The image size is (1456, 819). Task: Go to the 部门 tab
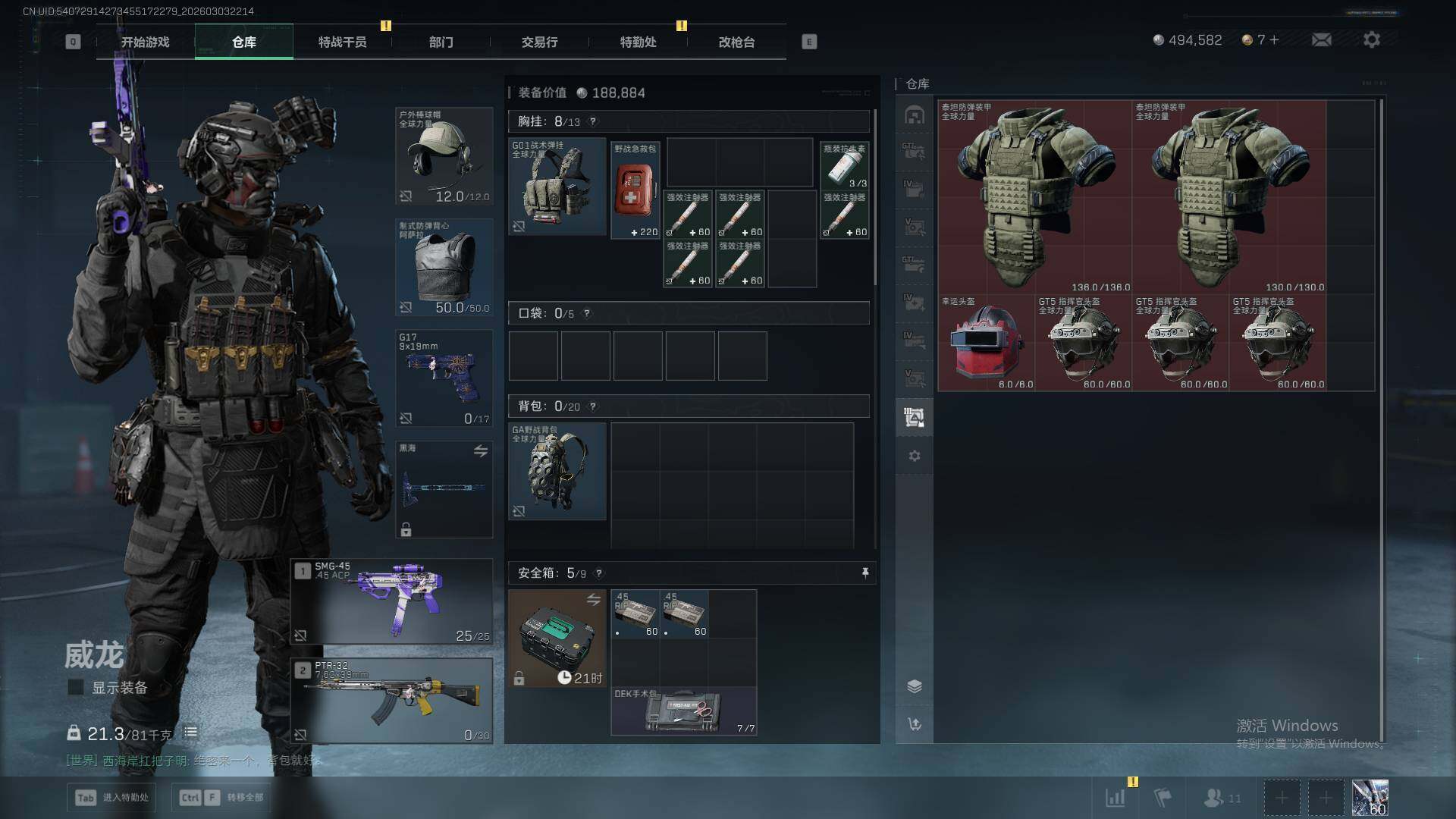(441, 42)
